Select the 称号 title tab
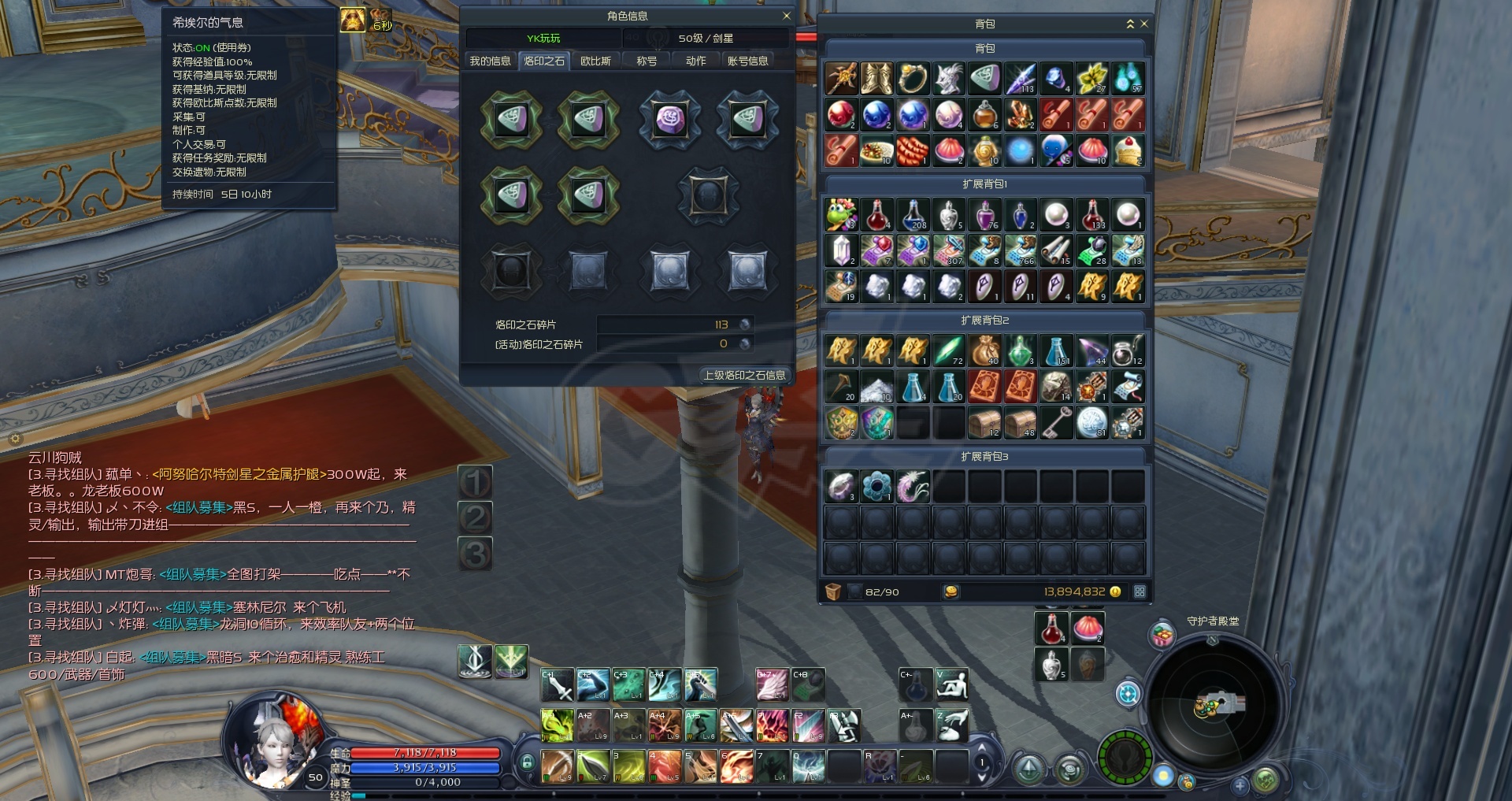1512x801 pixels. [647, 61]
